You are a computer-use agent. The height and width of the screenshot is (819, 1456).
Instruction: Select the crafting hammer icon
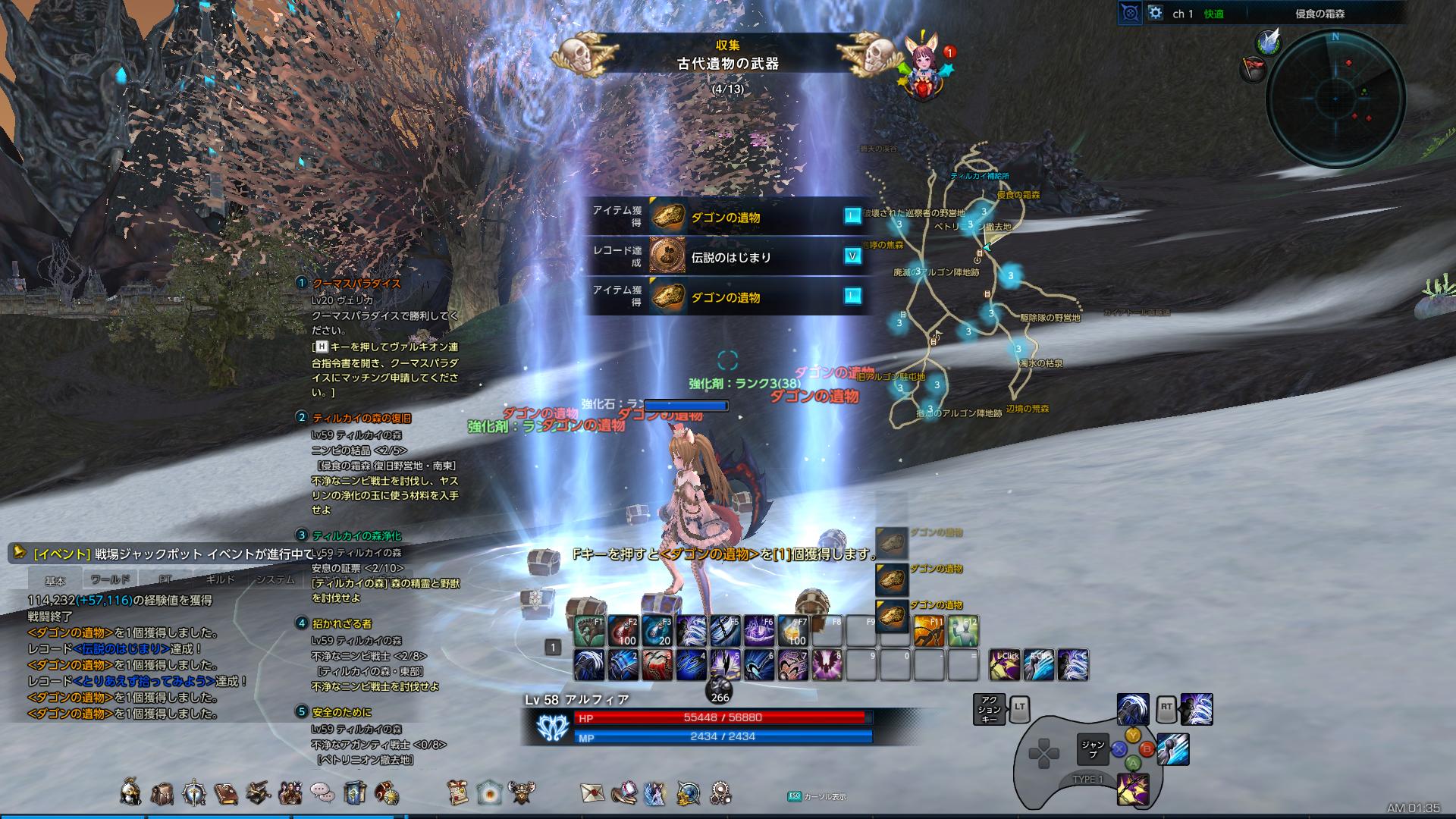tap(258, 791)
